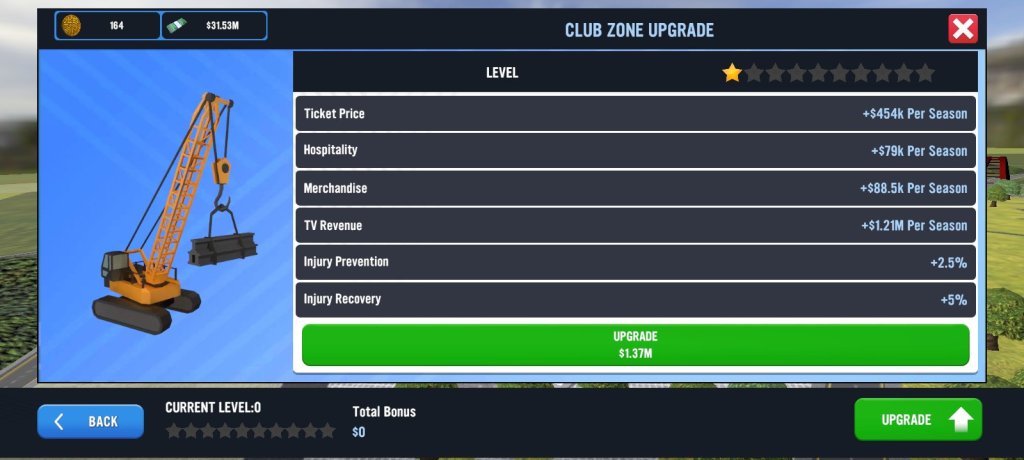Screen dimensions: 1024x460
Task: Tap the Upgrade button with the white arrow
Action: point(917,420)
